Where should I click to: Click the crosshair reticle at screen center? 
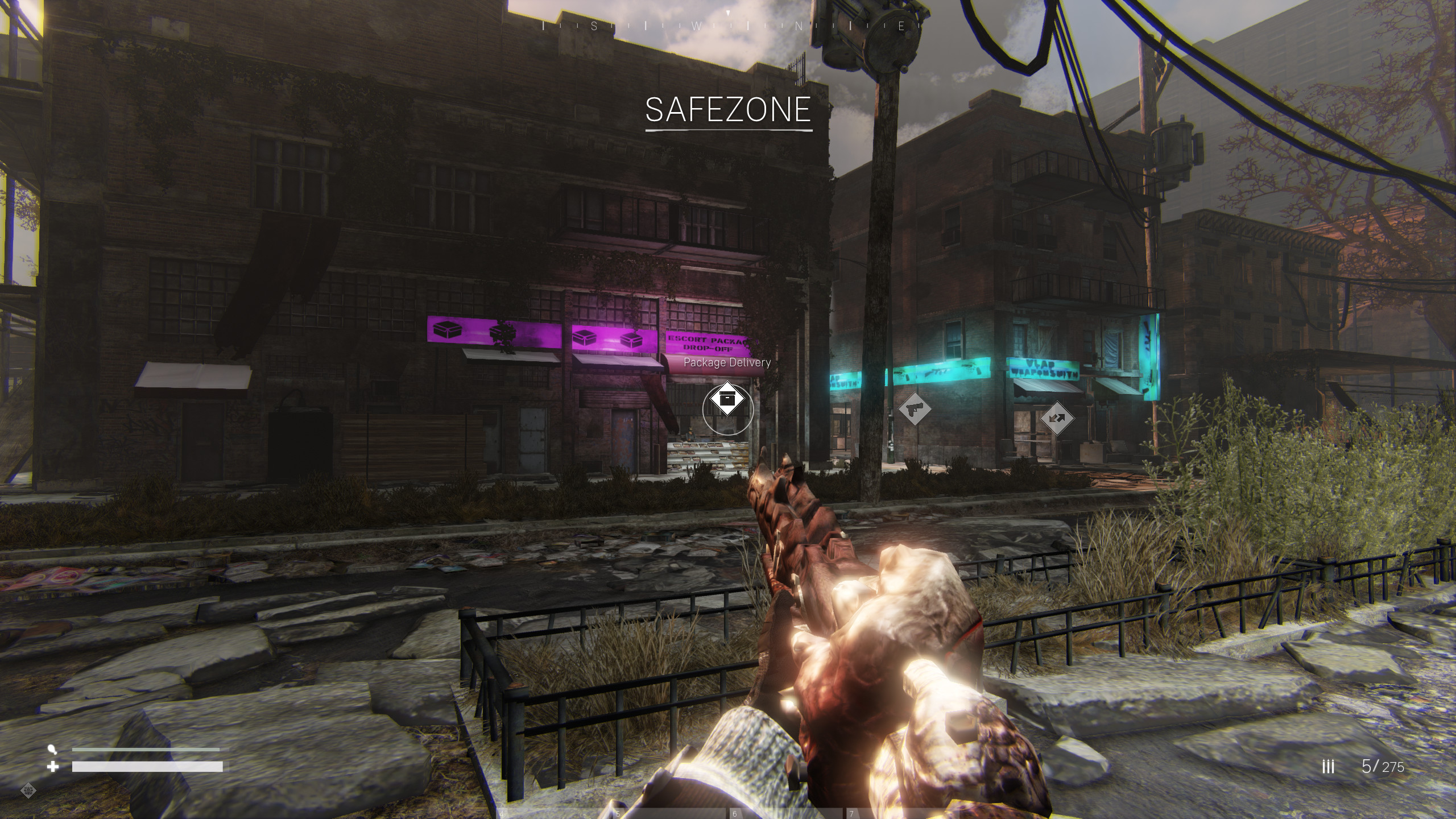click(728, 409)
